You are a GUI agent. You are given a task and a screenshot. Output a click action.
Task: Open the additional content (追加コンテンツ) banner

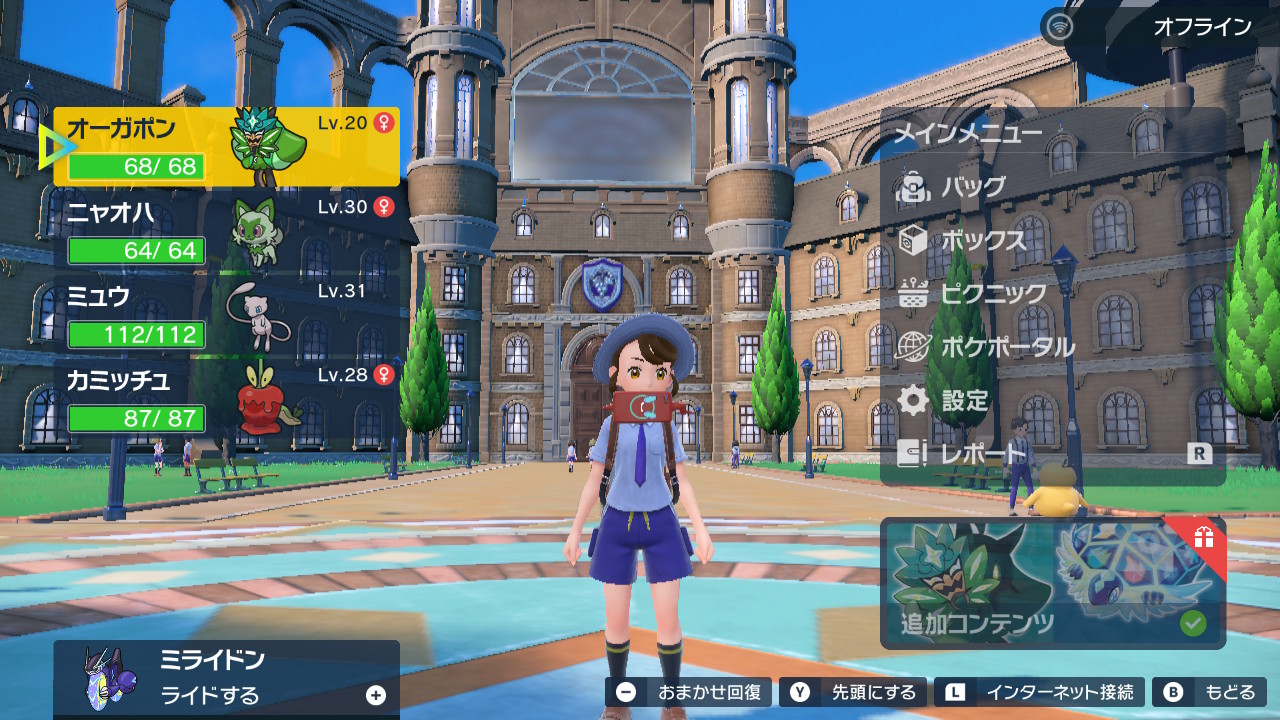[1053, 583]
